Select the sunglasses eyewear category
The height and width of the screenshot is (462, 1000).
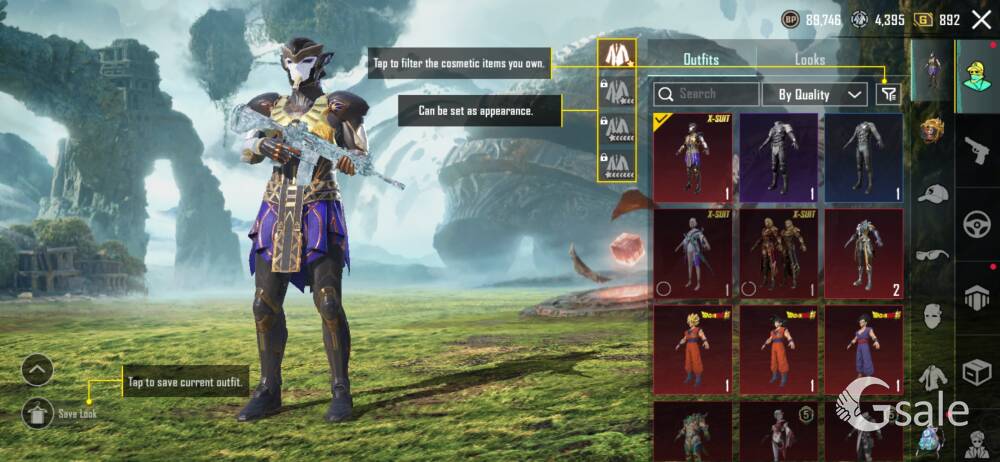pos(932,254)
